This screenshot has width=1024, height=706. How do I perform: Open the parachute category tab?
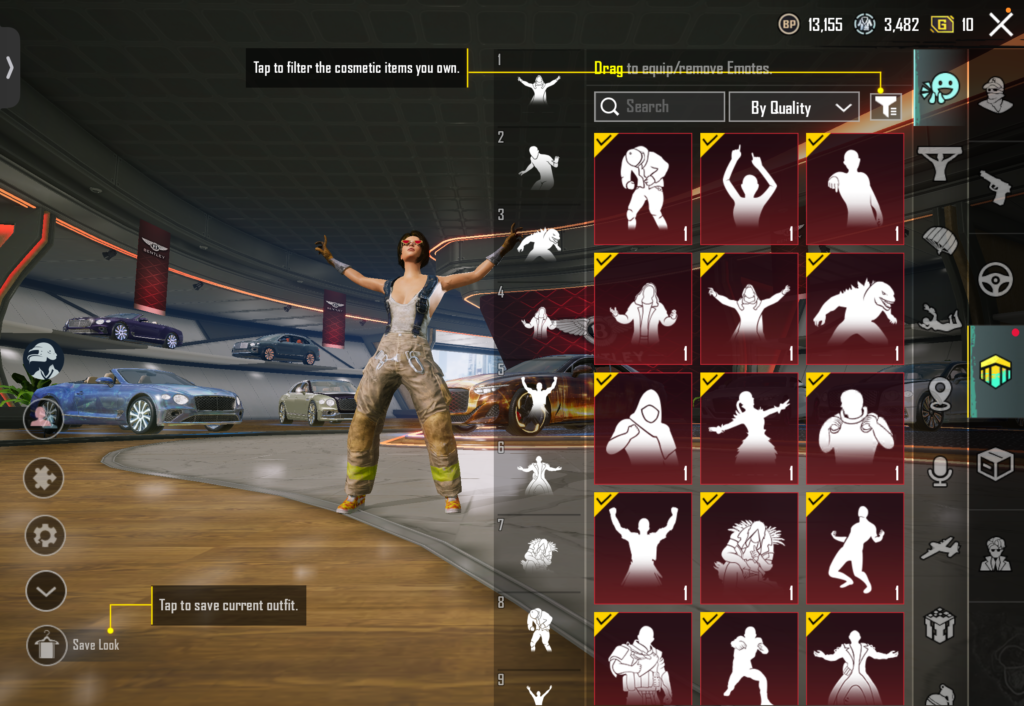[940, 240]
